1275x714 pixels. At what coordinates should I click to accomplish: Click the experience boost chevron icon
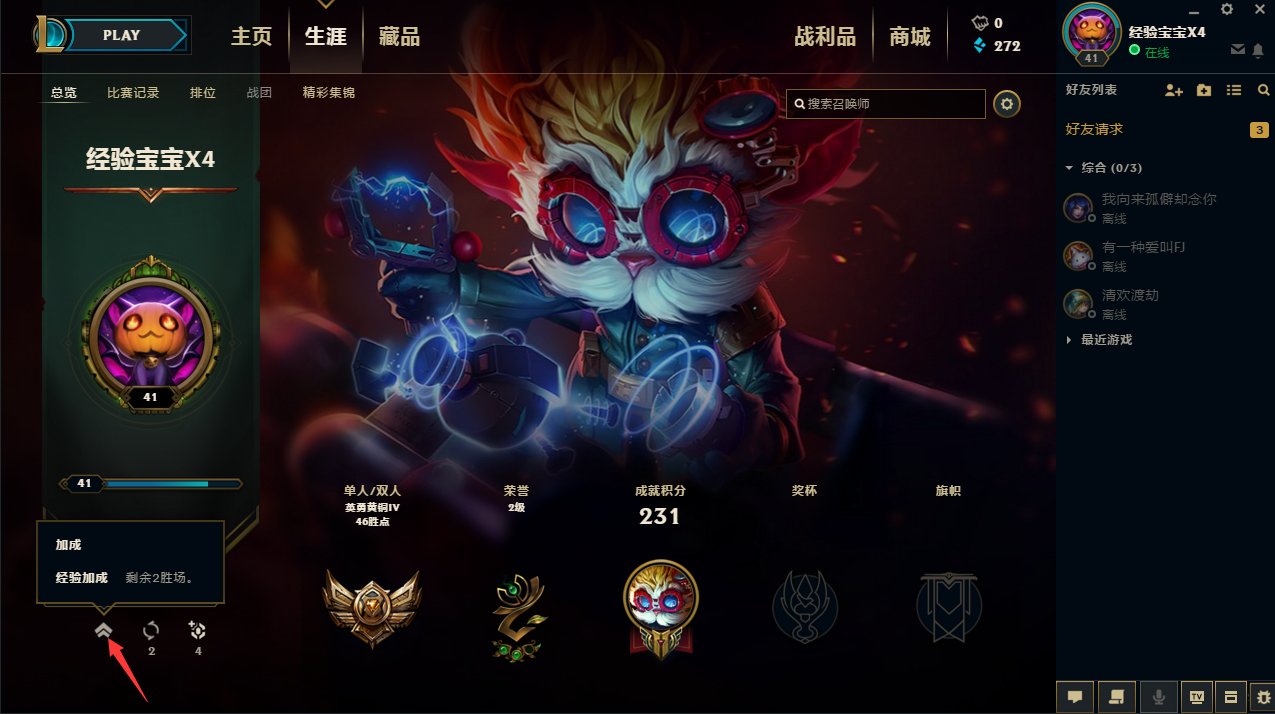(104, 631)
